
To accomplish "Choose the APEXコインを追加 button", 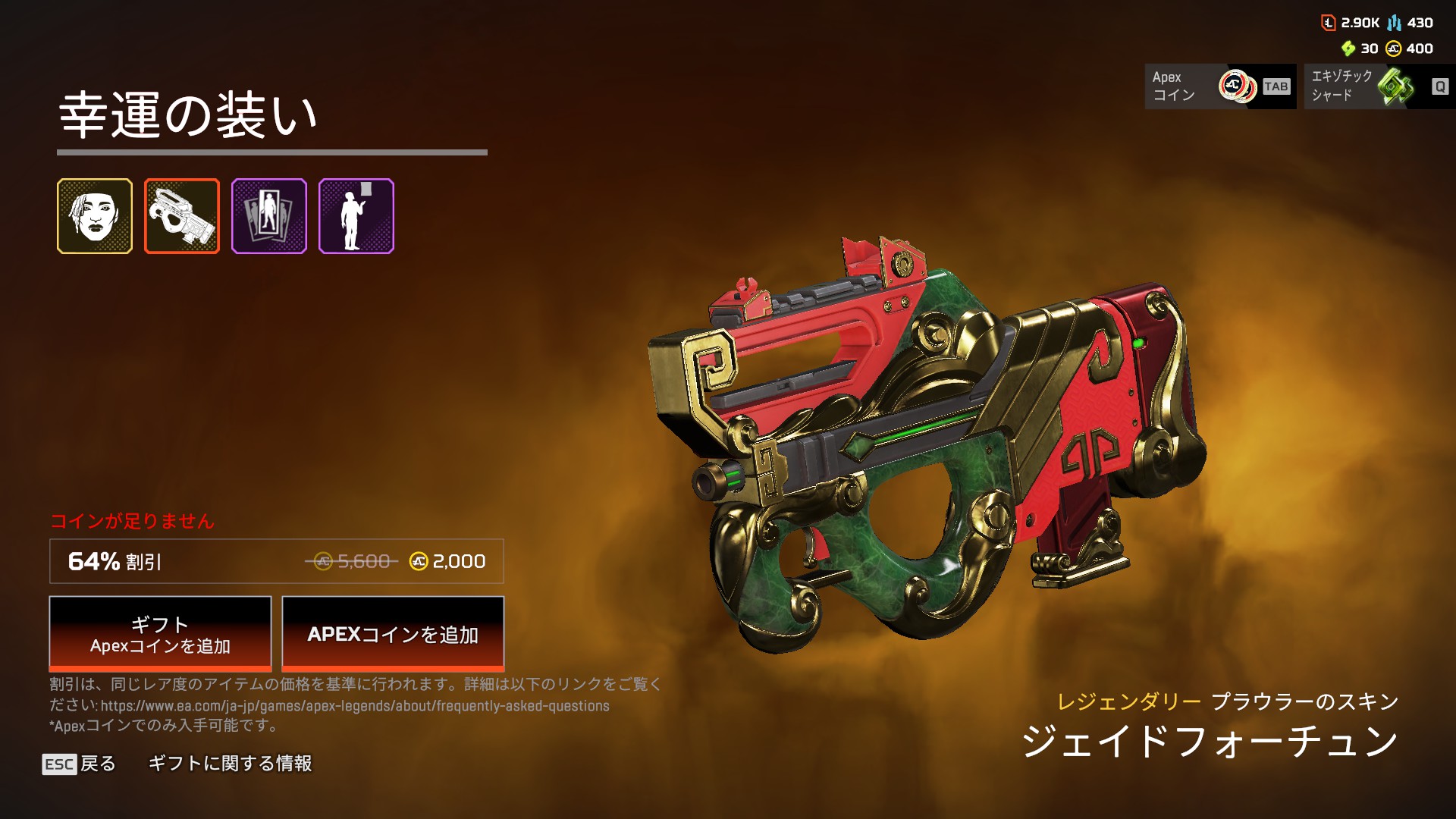I will (393, 634).
